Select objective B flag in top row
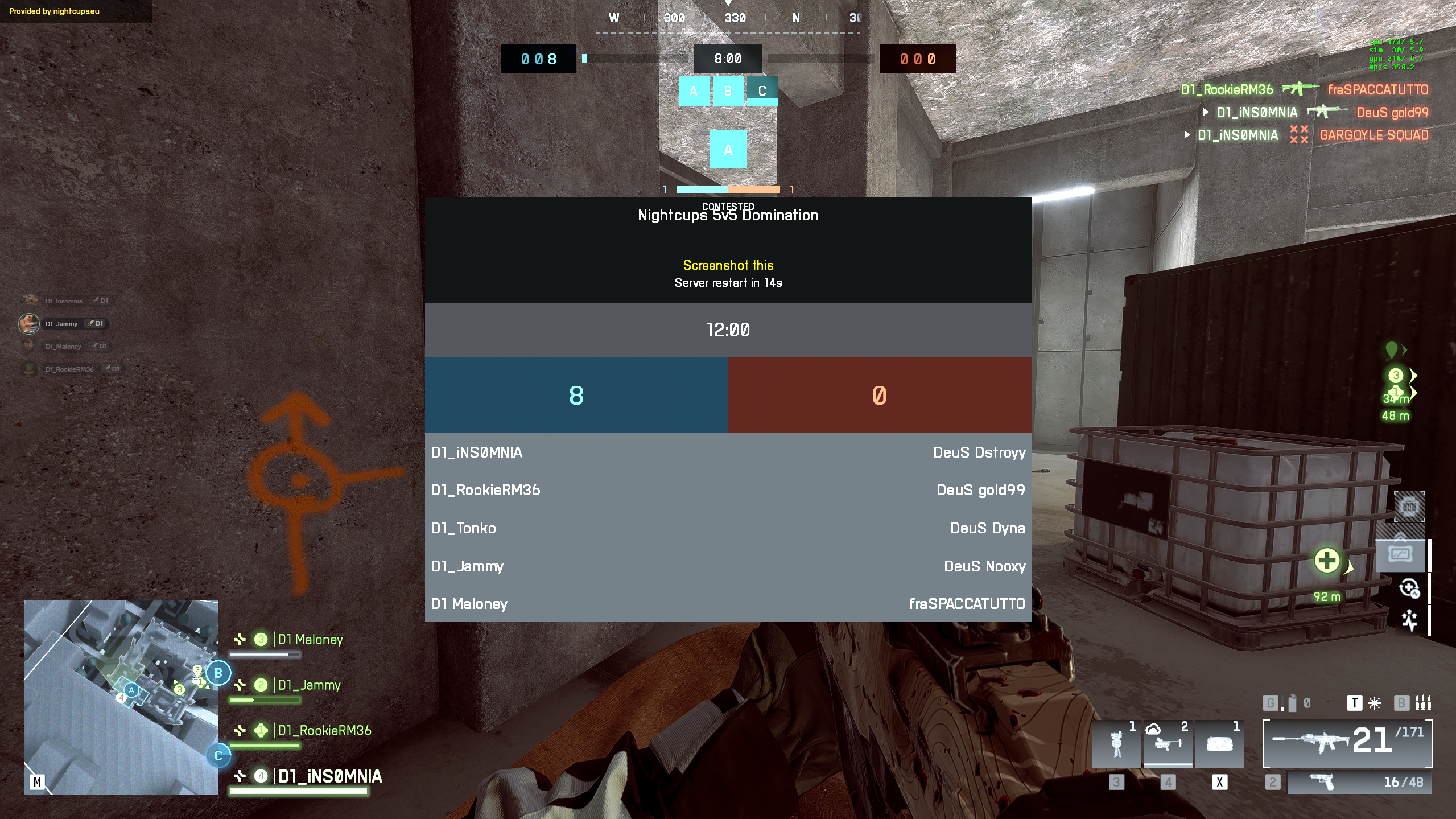This screenshot has height=819, width=1456. pos(728,91)
